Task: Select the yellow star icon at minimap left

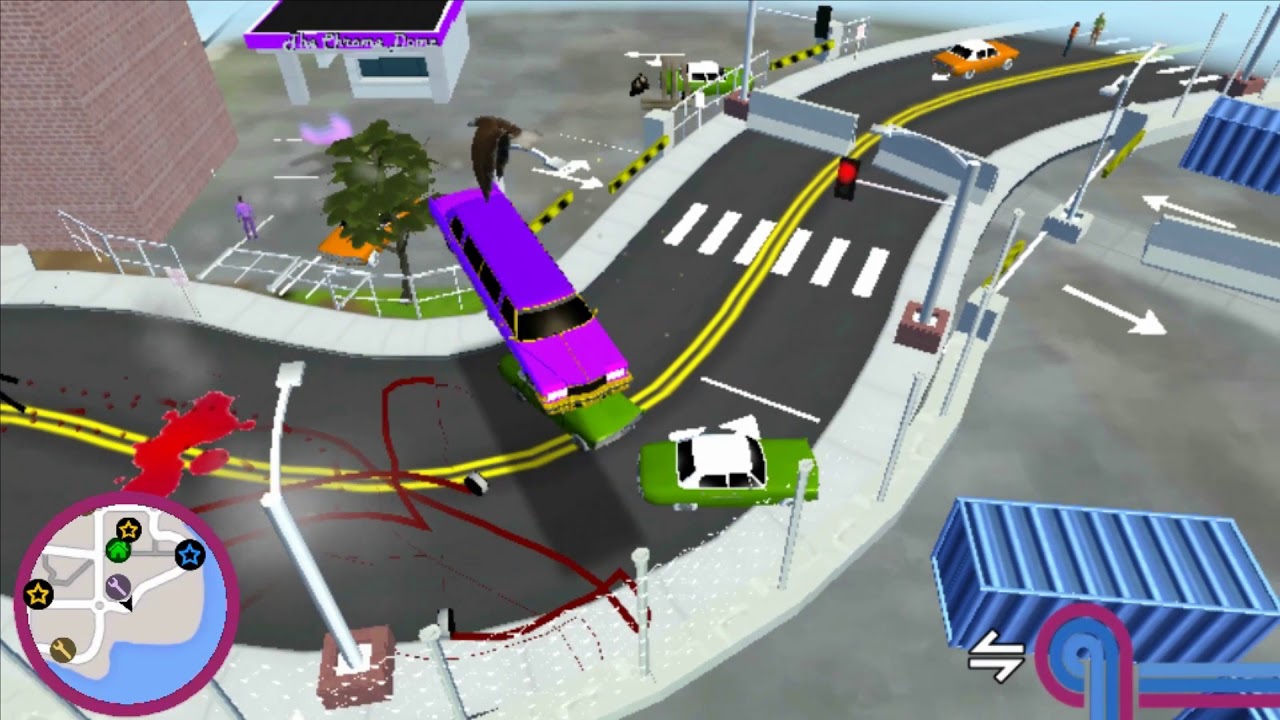Action: coord(37,593)
